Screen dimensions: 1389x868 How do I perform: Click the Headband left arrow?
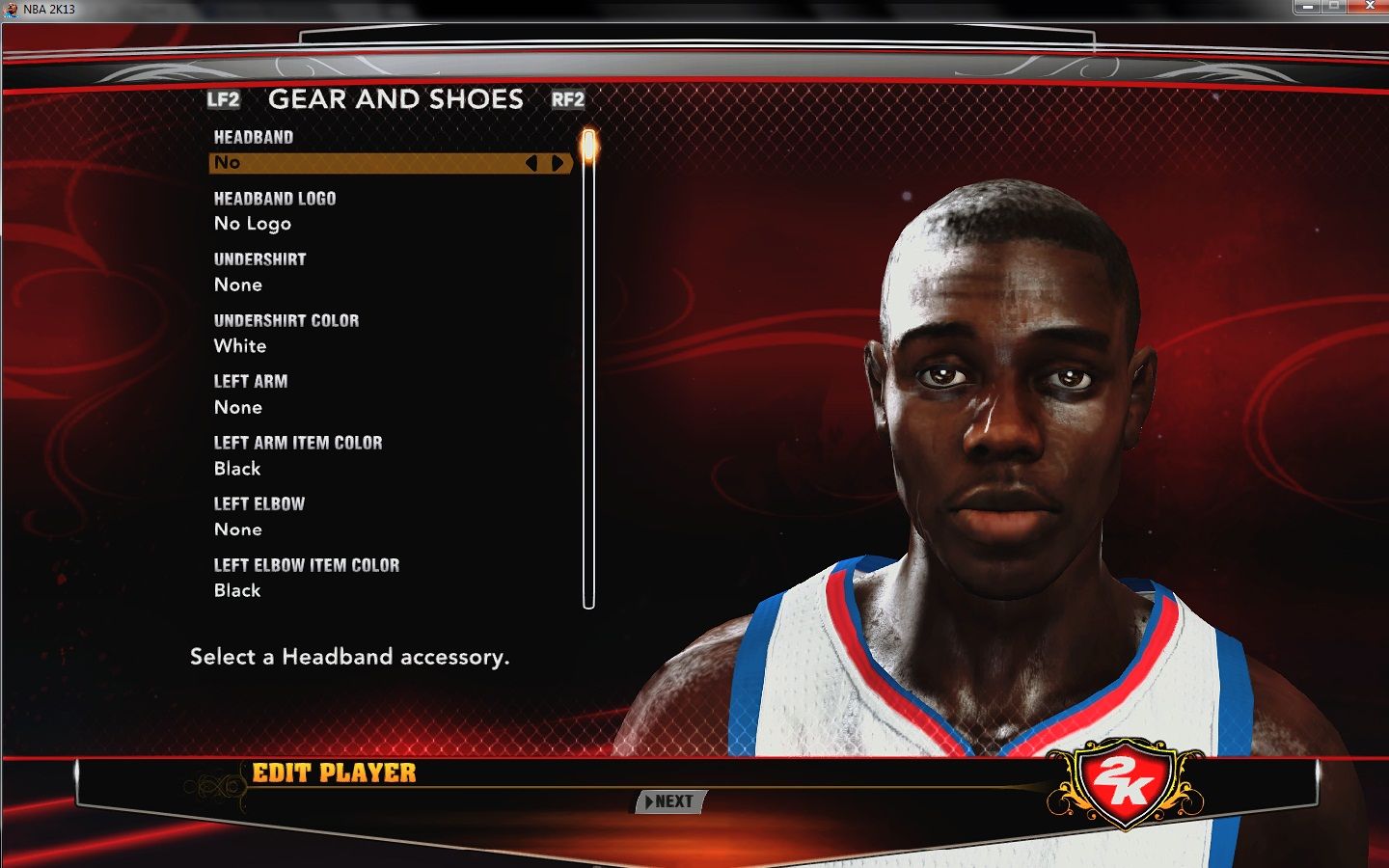531,163
